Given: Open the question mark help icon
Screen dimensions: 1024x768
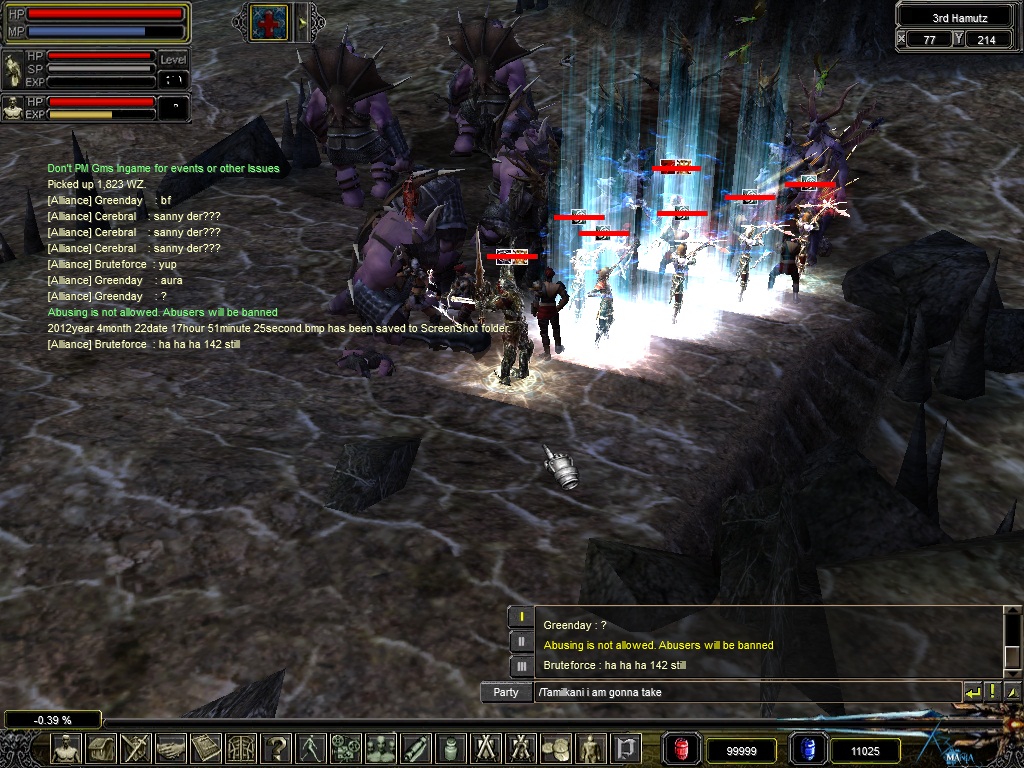Looking at the screenshot, I should tap(276, 748).
